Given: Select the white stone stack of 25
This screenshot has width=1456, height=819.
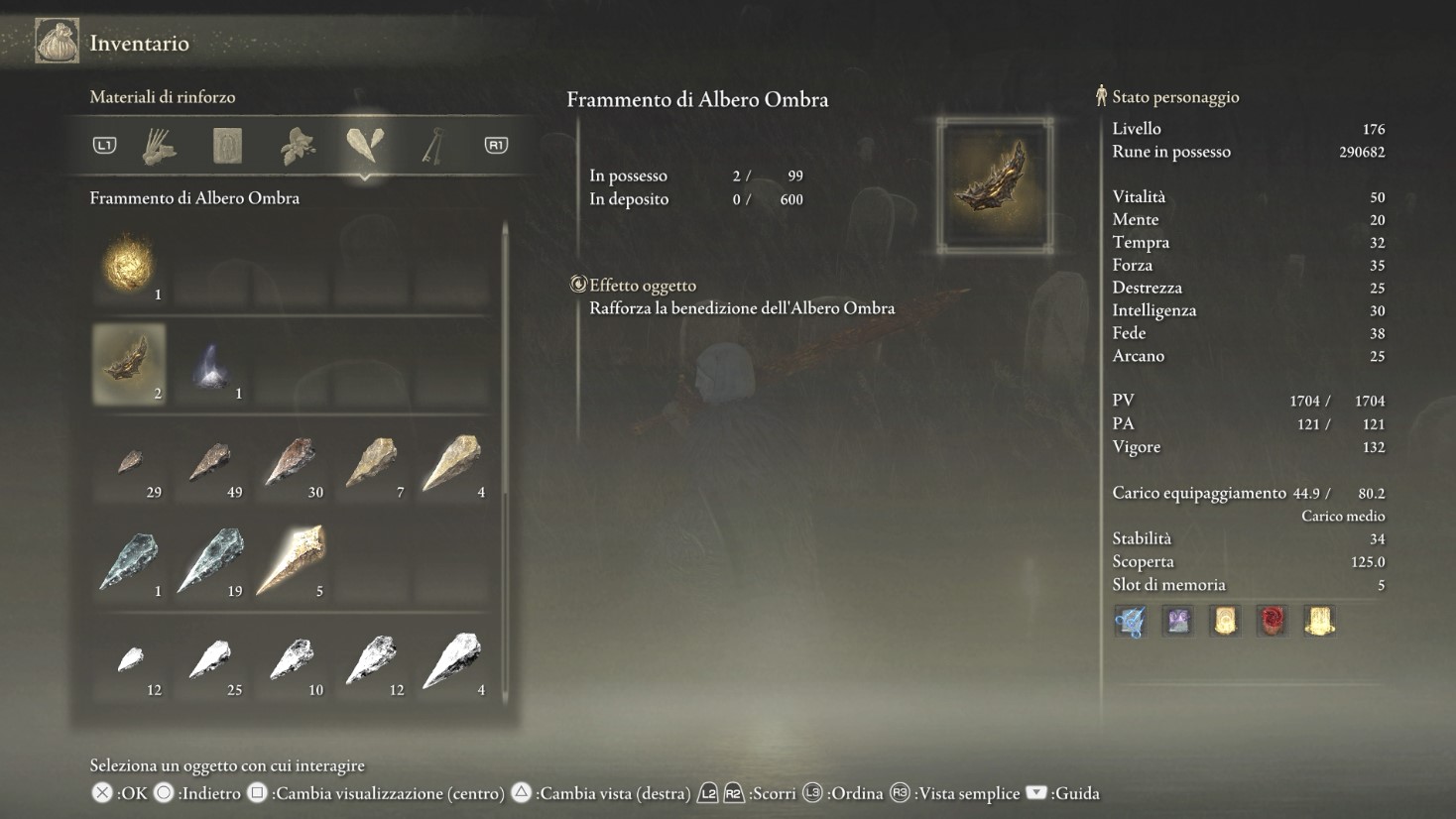Looking at the screenshot, I should point(210,660).
